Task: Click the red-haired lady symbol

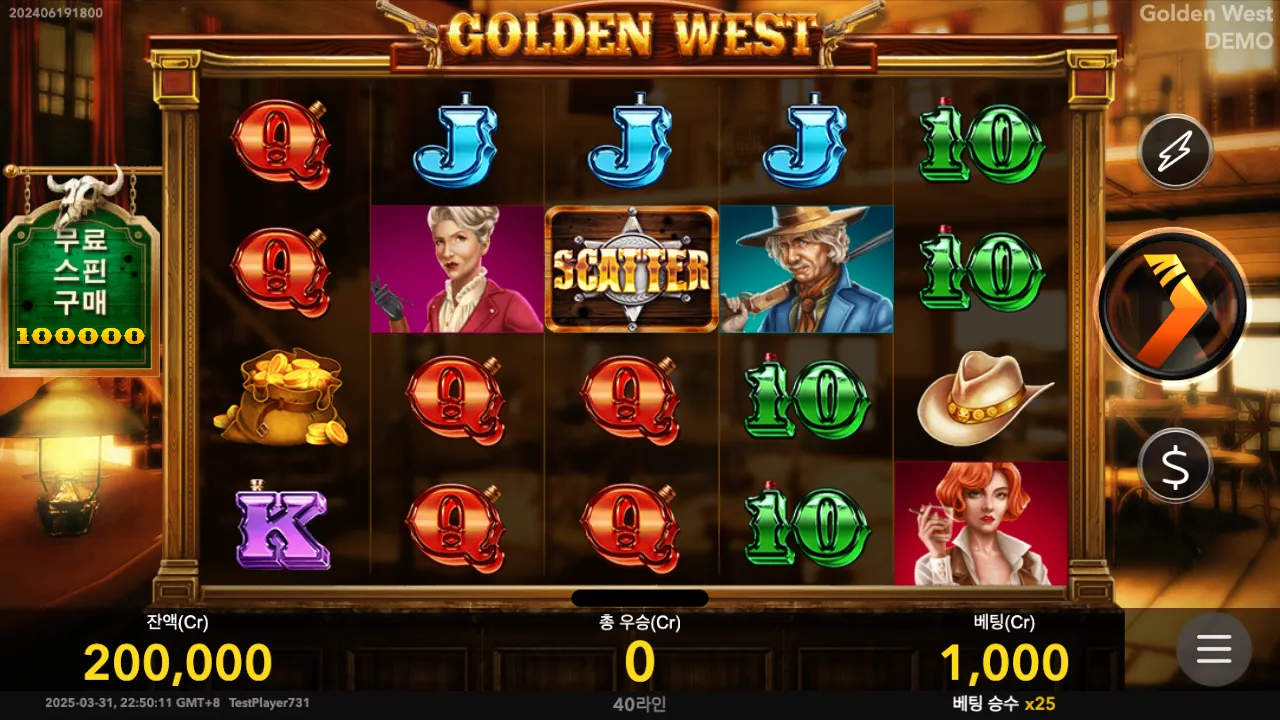Action: (x=980, y=527)
